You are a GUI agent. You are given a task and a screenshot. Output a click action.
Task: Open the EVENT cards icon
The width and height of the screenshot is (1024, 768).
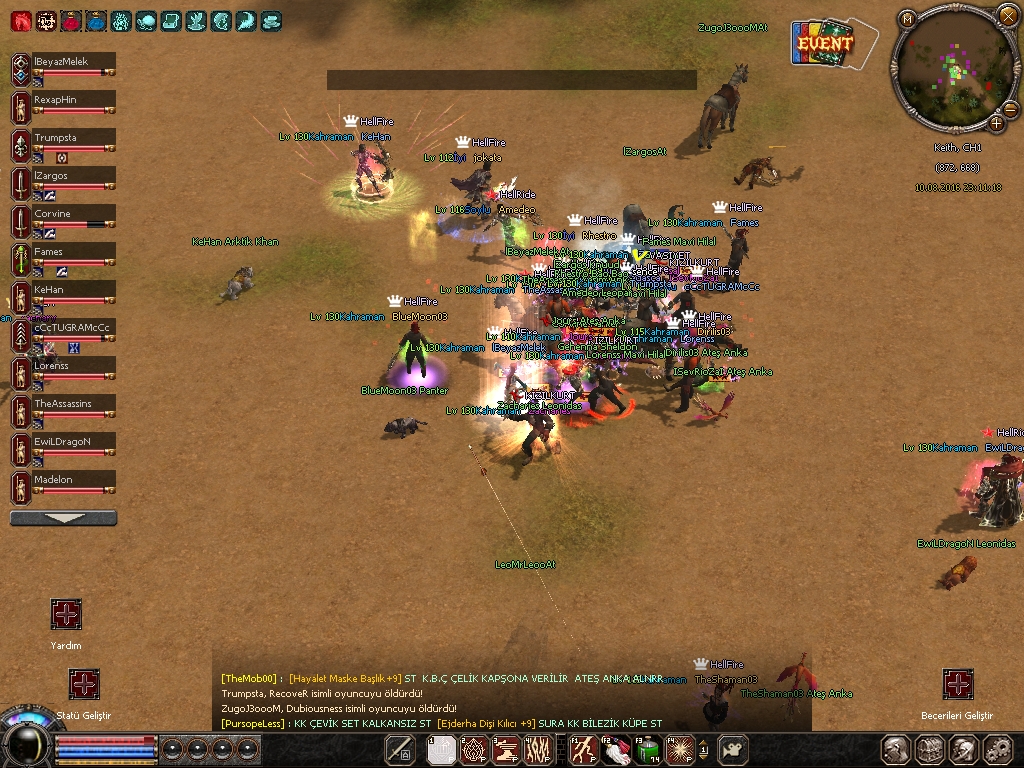pos(825,44)
